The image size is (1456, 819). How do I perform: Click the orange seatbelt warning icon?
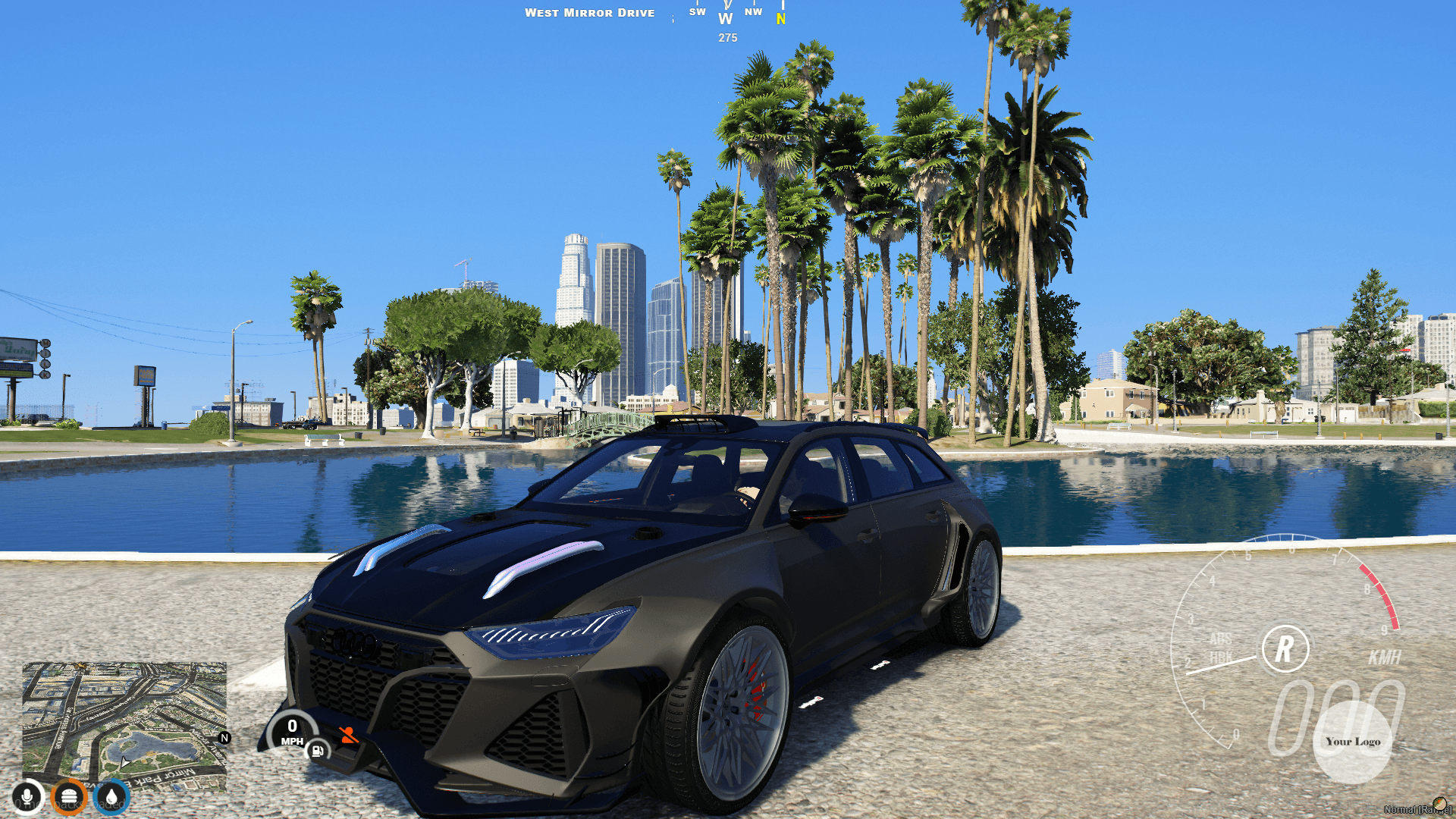[x=350, y=736]
